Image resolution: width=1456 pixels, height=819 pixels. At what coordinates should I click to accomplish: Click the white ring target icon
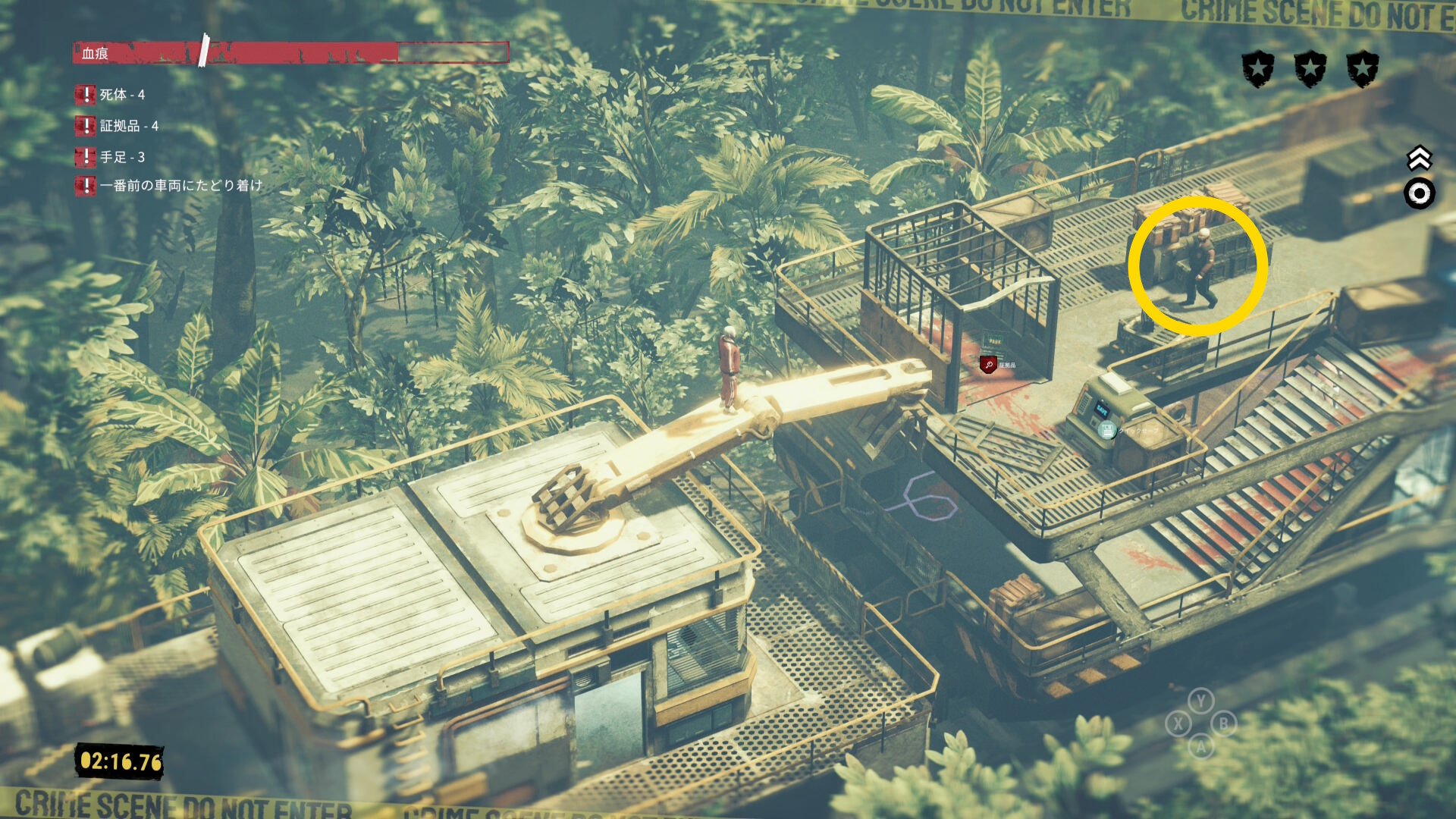pyautogui.click(x=1419, y=194)
